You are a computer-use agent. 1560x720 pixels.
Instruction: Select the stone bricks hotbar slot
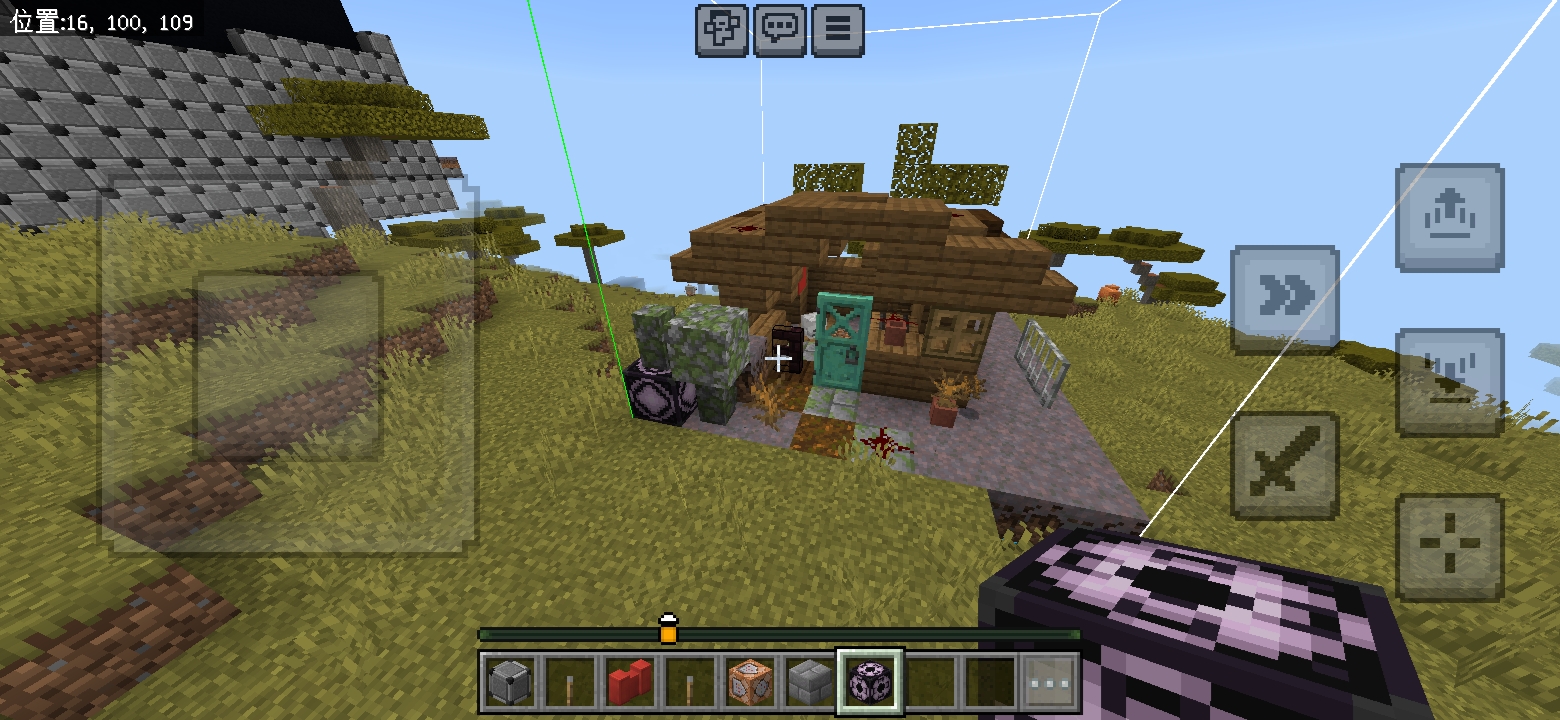pos(808,682)
